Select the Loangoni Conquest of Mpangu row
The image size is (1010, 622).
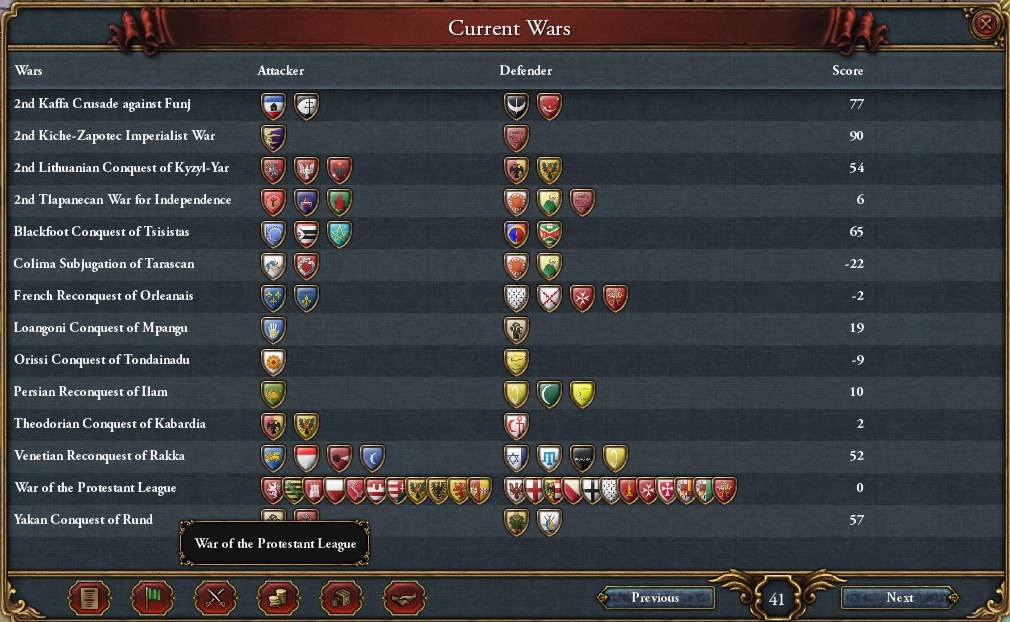[x=101, y=328]
